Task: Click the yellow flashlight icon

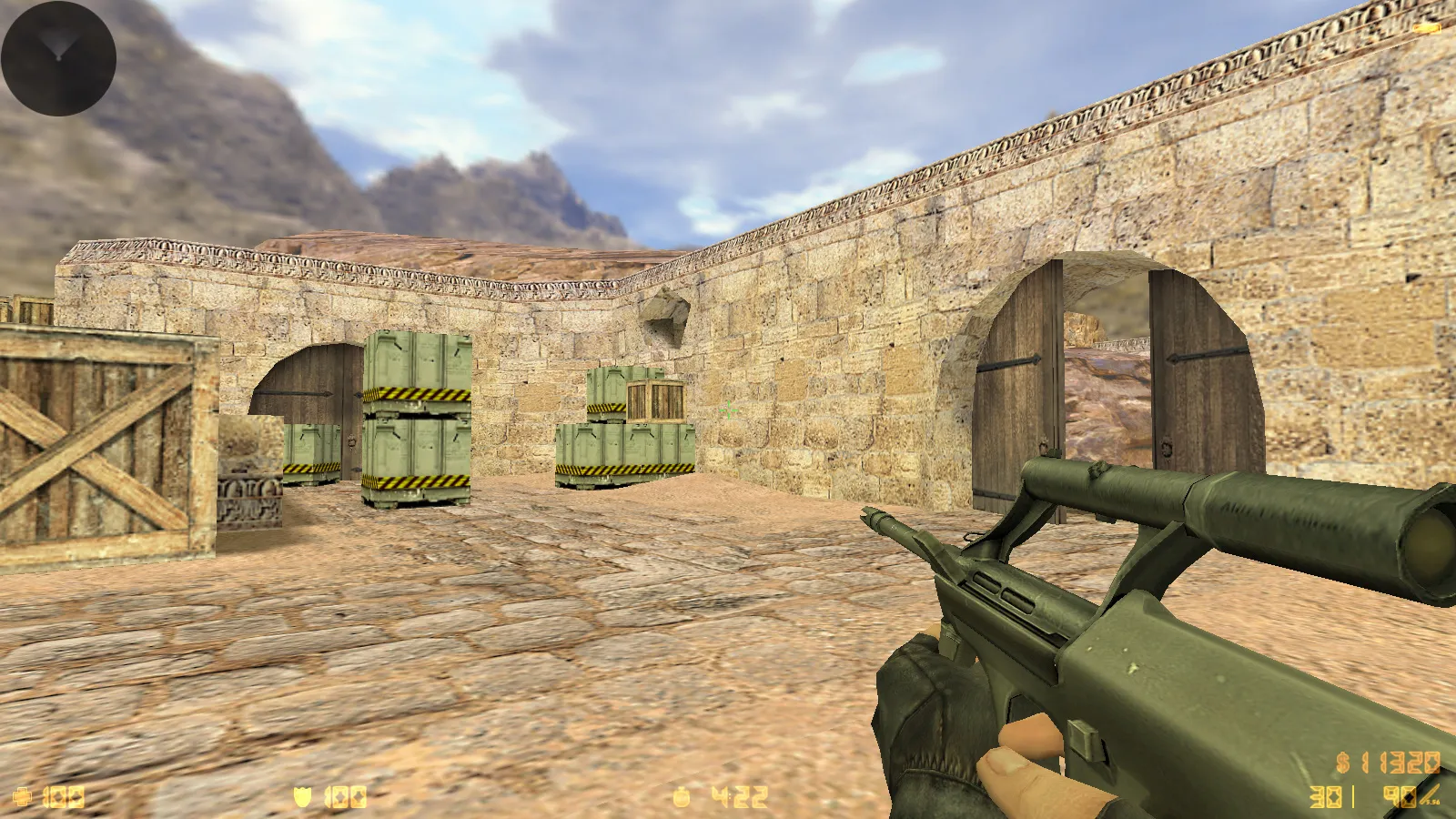Action: tap(1427, 29)
